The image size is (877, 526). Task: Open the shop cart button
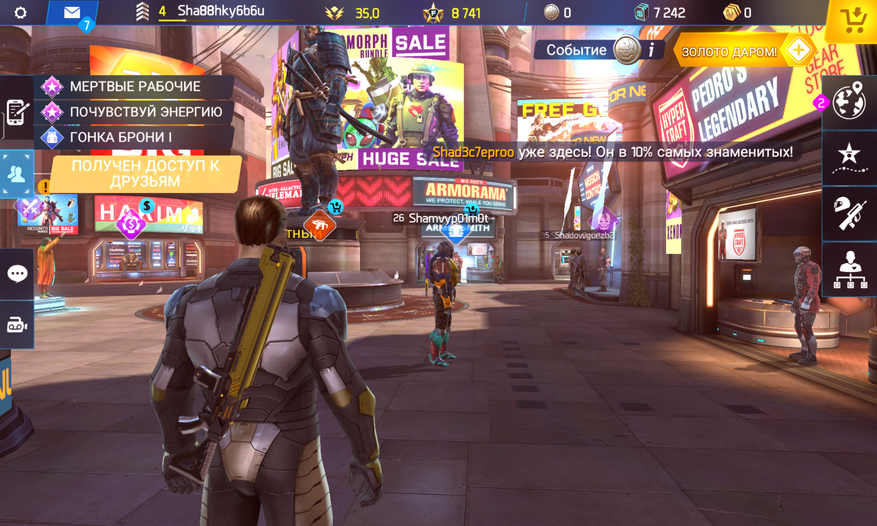pyautogui.click(x=853, y=19)
